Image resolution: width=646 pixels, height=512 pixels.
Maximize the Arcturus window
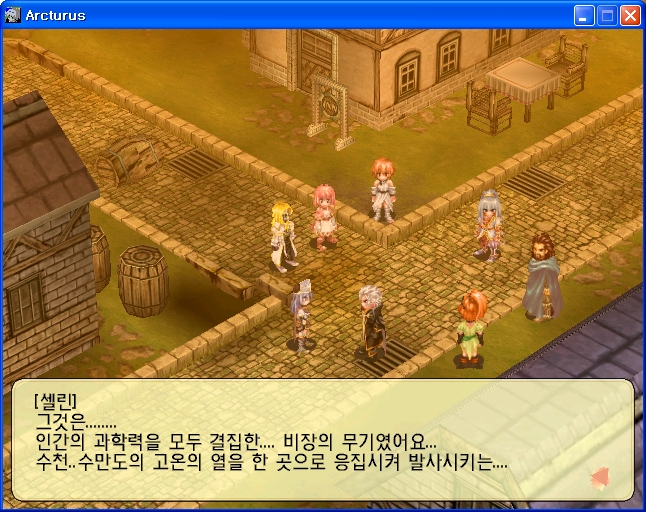click(607, 16)
